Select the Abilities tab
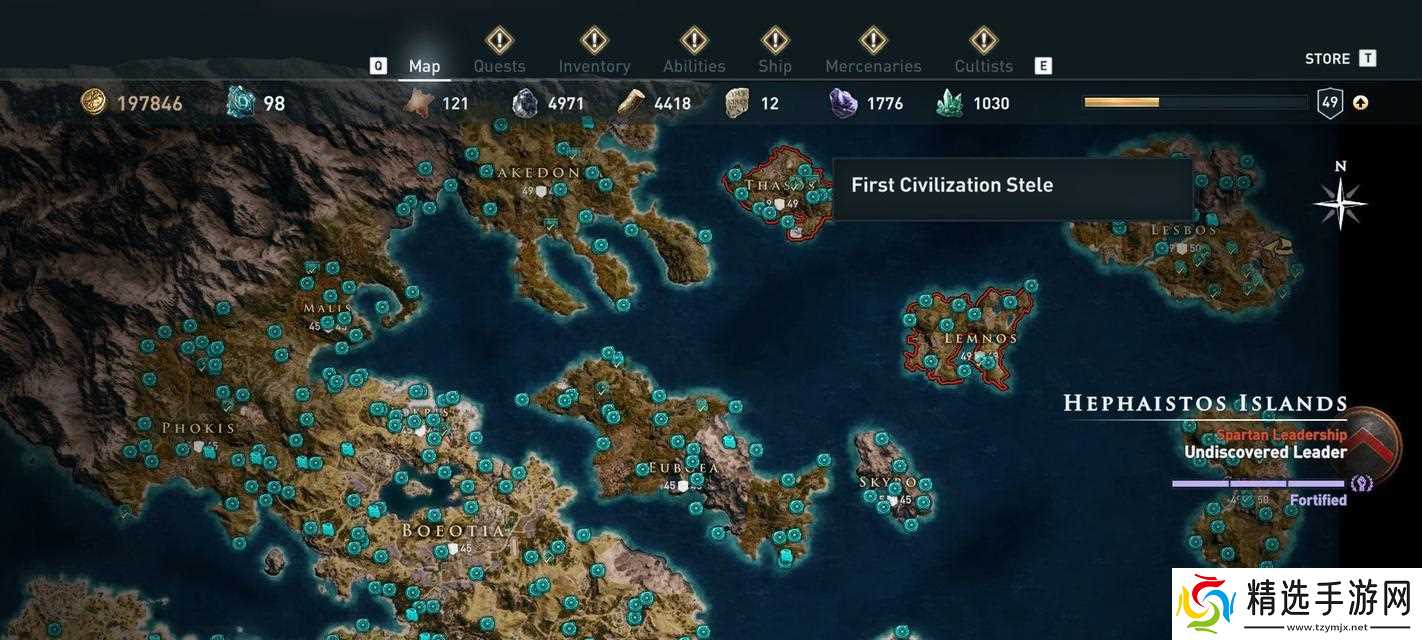 point(694,66)
